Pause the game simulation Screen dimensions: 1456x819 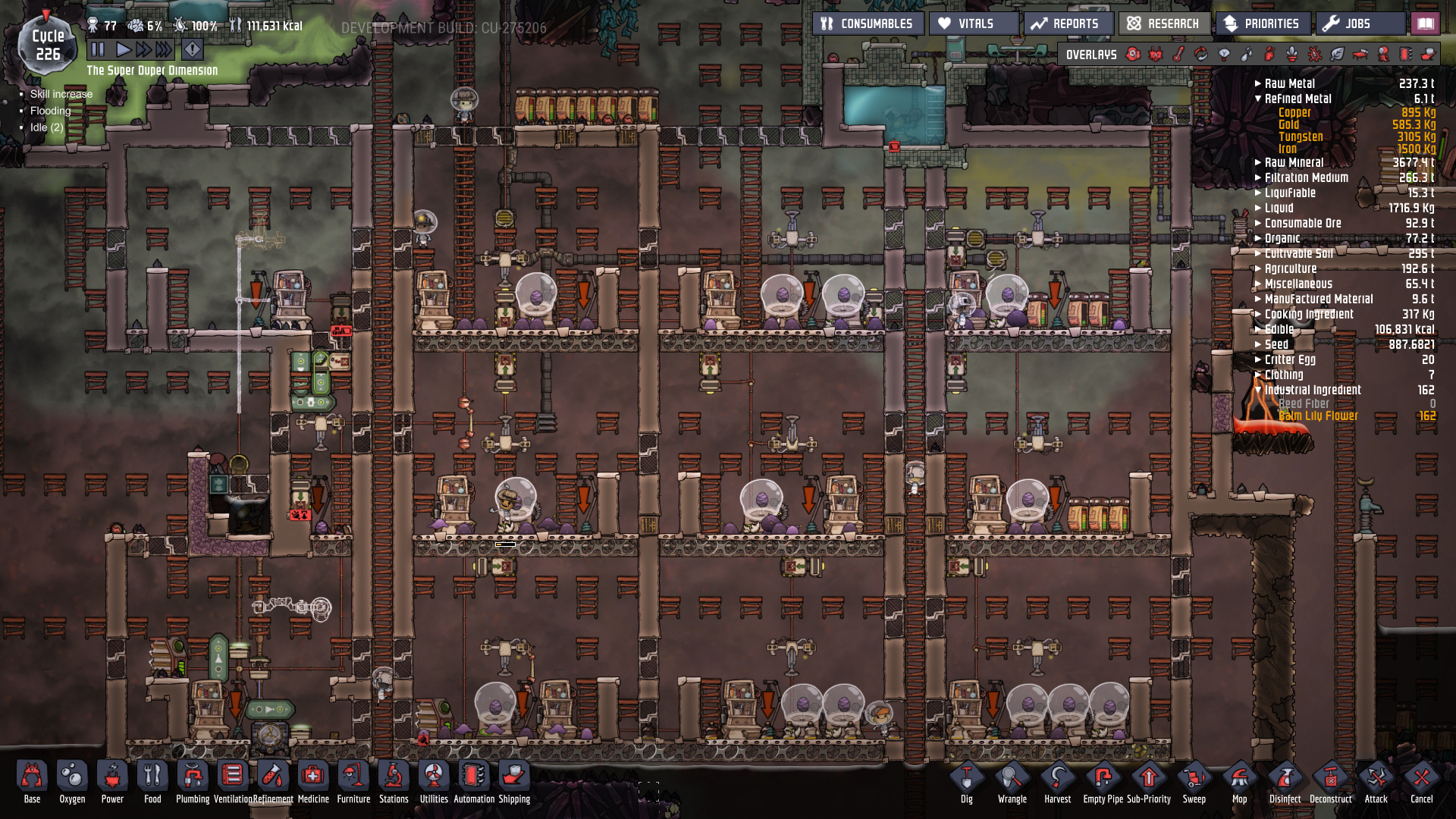tap(98, 49)
